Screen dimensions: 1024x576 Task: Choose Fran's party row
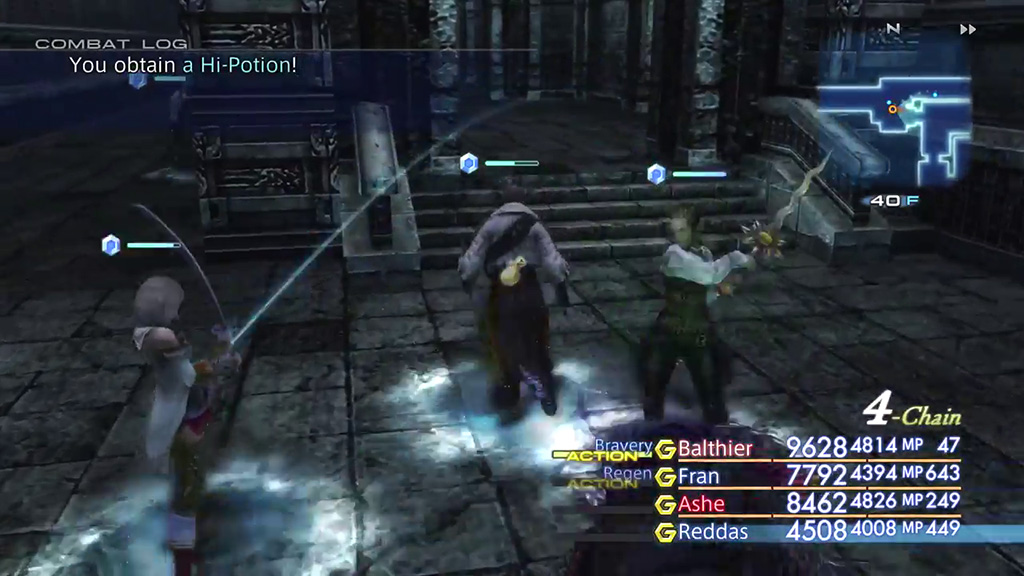(699, 476)
